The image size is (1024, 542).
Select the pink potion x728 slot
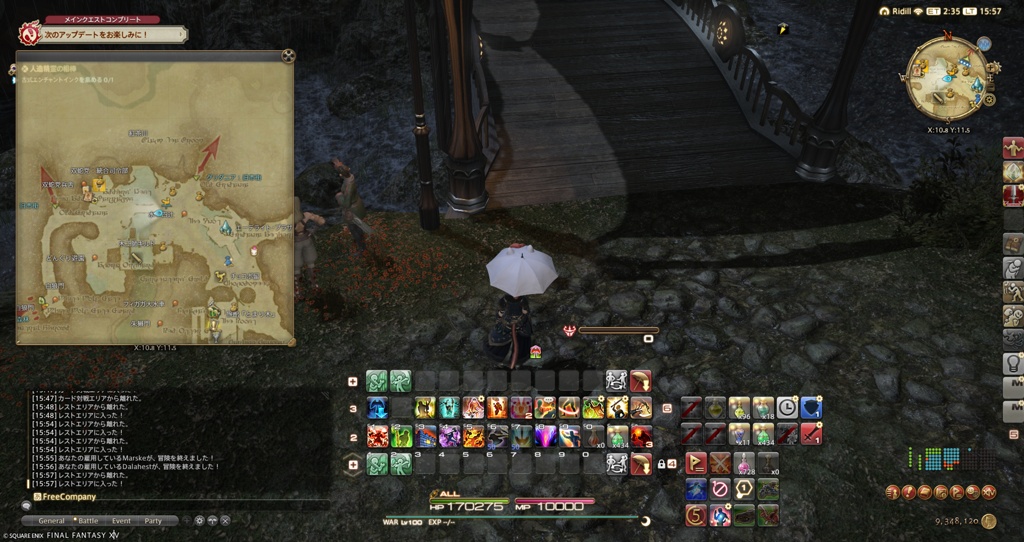(743, 463)
